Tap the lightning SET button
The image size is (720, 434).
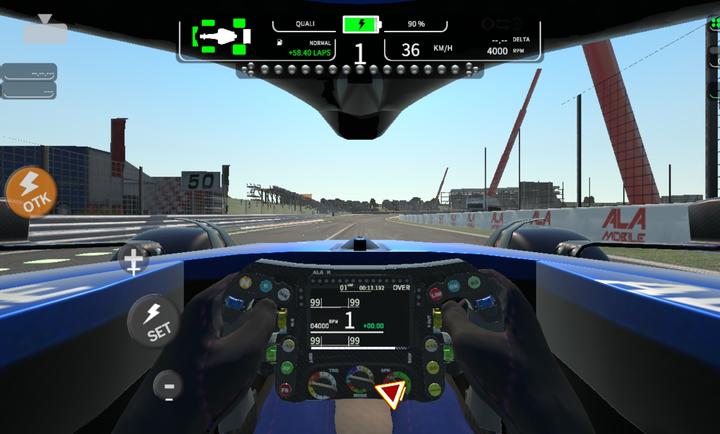(x=153, y=321)
